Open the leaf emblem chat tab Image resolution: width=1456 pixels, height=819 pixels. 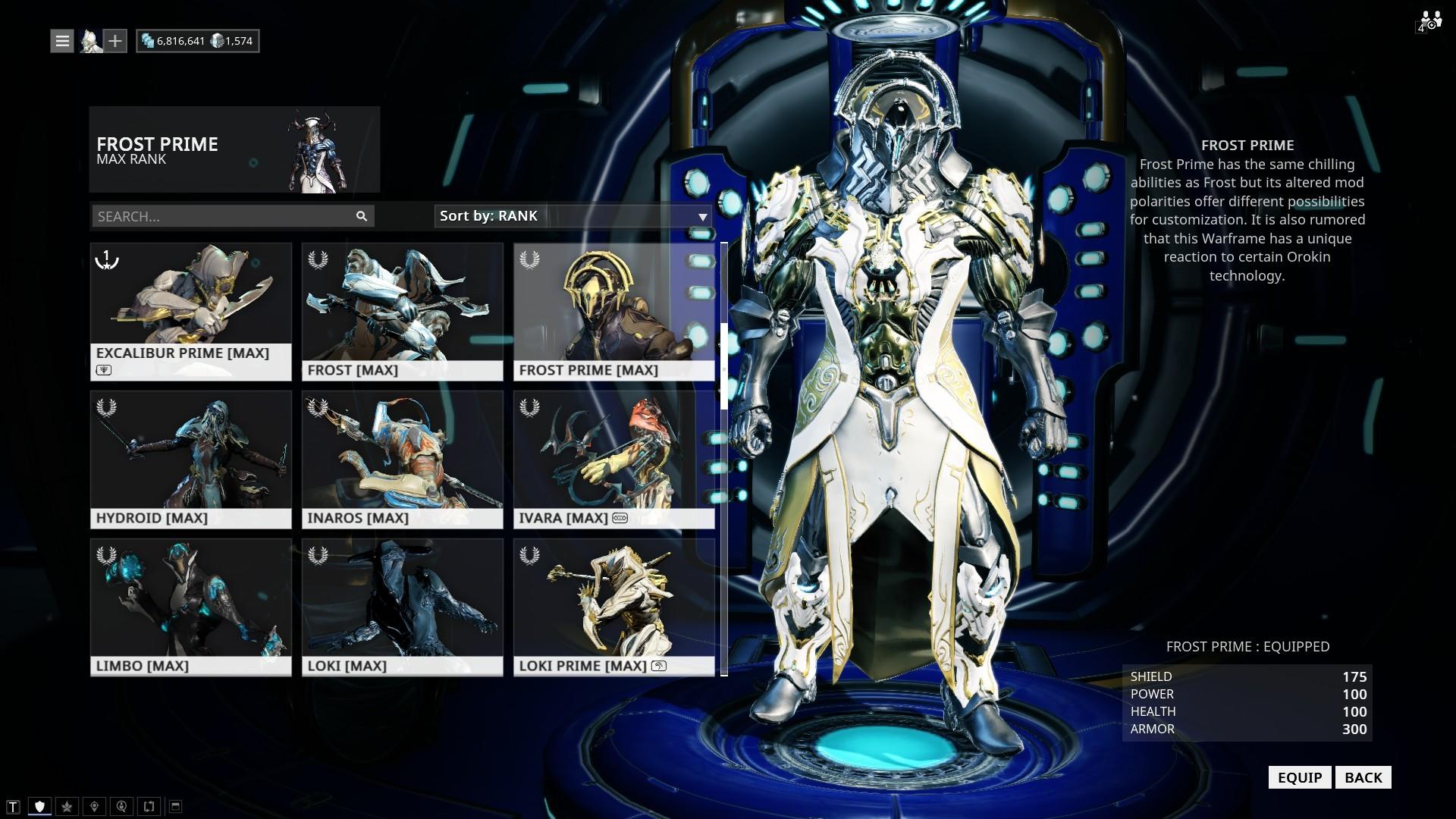click(x=67, y=806)
